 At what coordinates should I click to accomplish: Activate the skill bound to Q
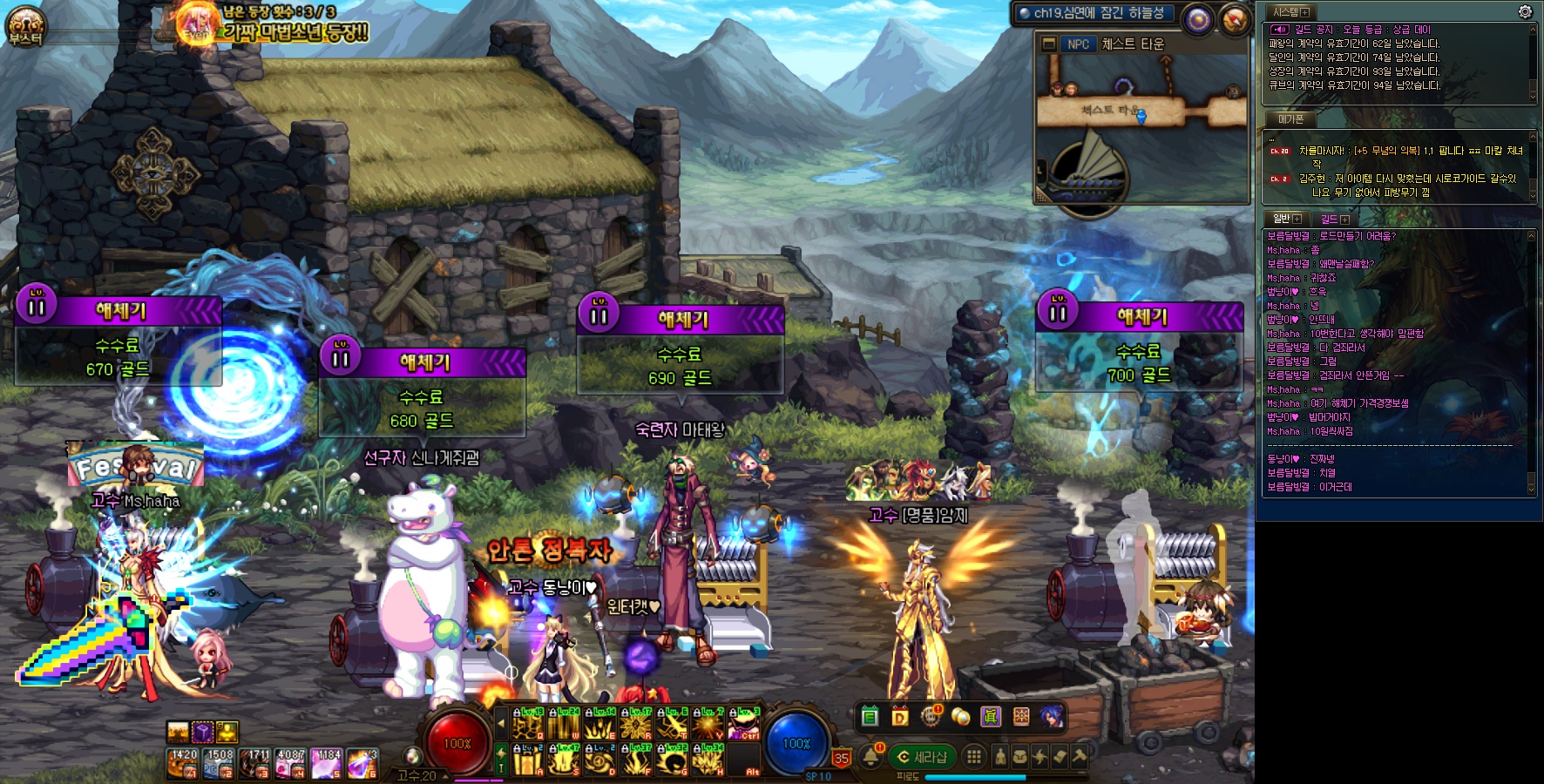tap(527, 724)
